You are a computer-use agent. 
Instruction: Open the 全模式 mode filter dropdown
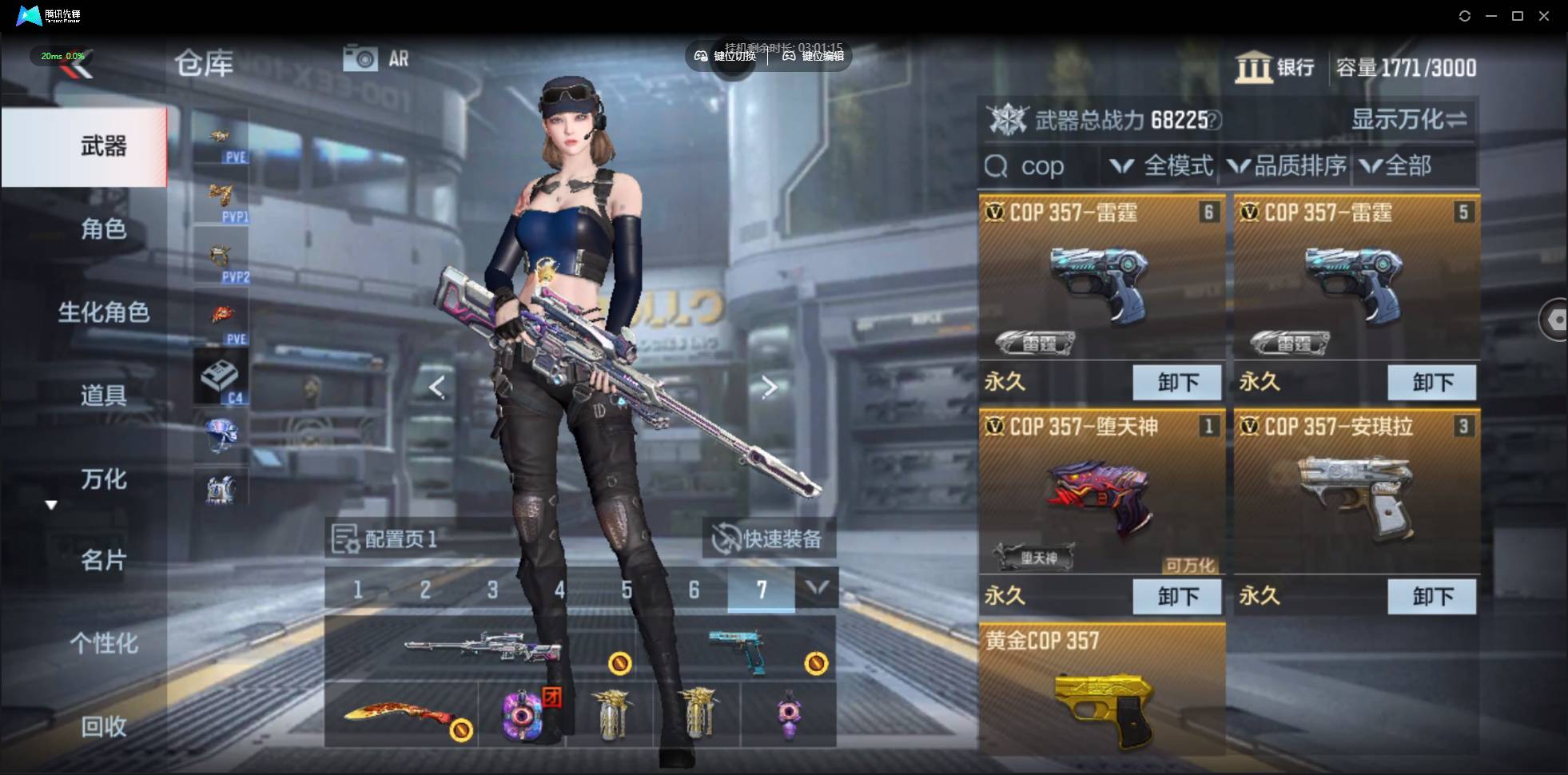click(1163, 166)
